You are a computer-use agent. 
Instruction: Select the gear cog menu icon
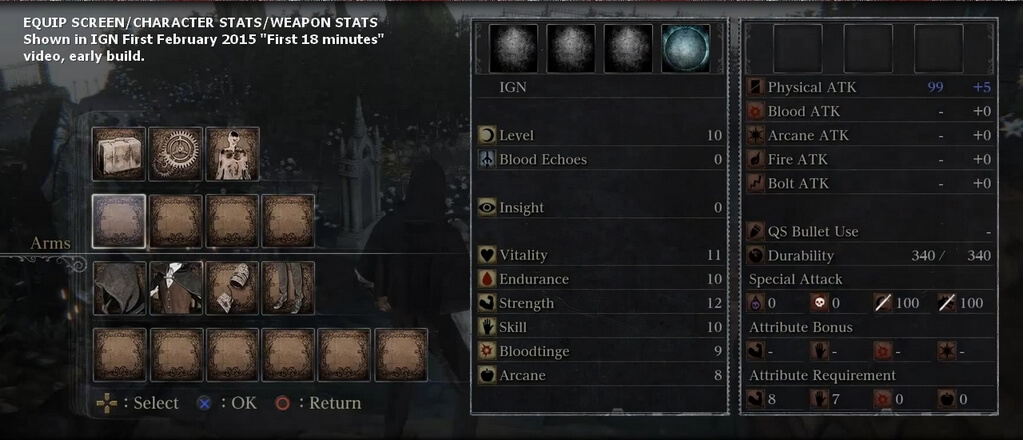click(176, 153)
